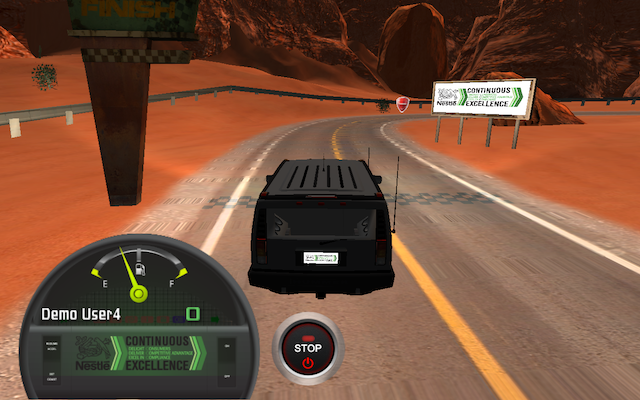Click the dashboard ON button
Image resolution: width=640 pixels, height=400 pixels.
[x=226, y=345]
